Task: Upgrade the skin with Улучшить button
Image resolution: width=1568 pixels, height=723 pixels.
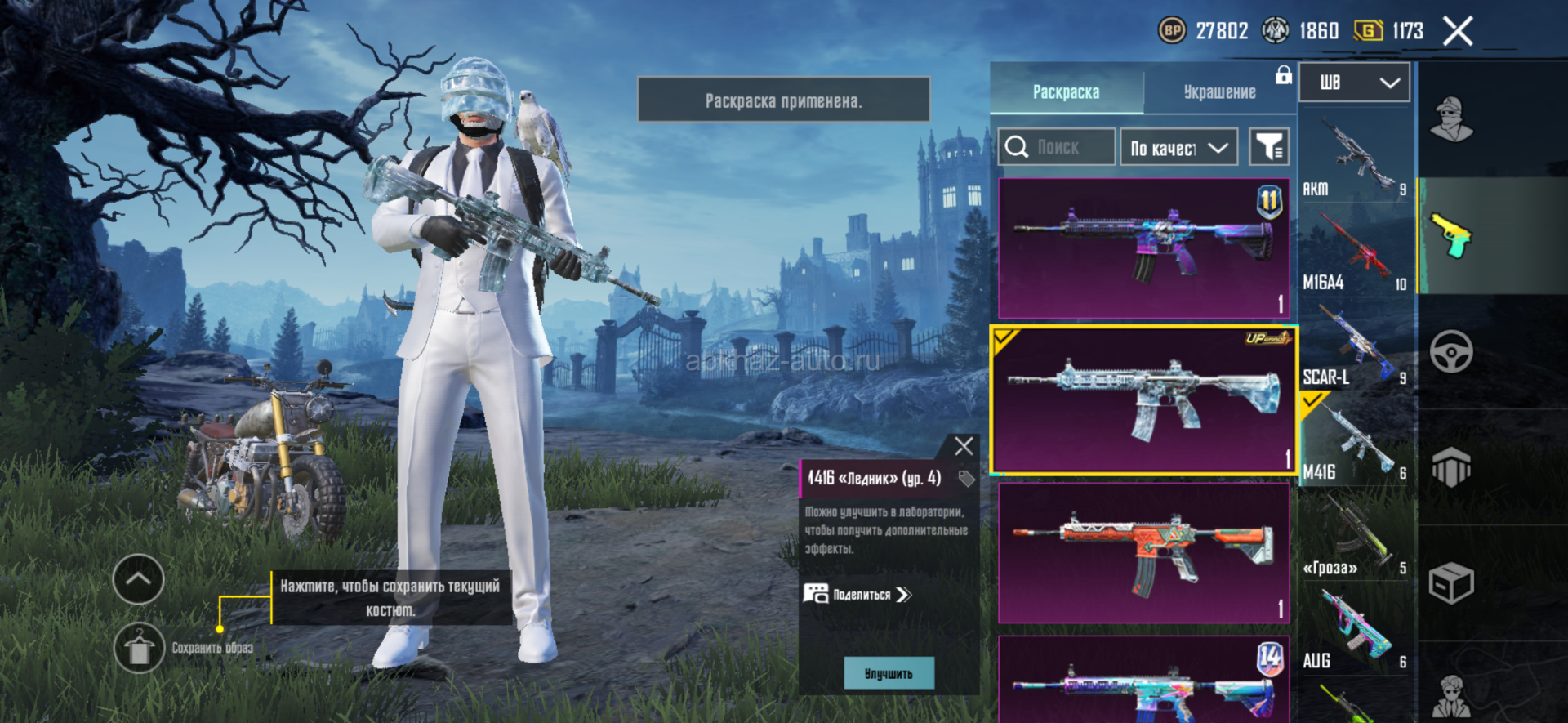Action: pos(889,674)
